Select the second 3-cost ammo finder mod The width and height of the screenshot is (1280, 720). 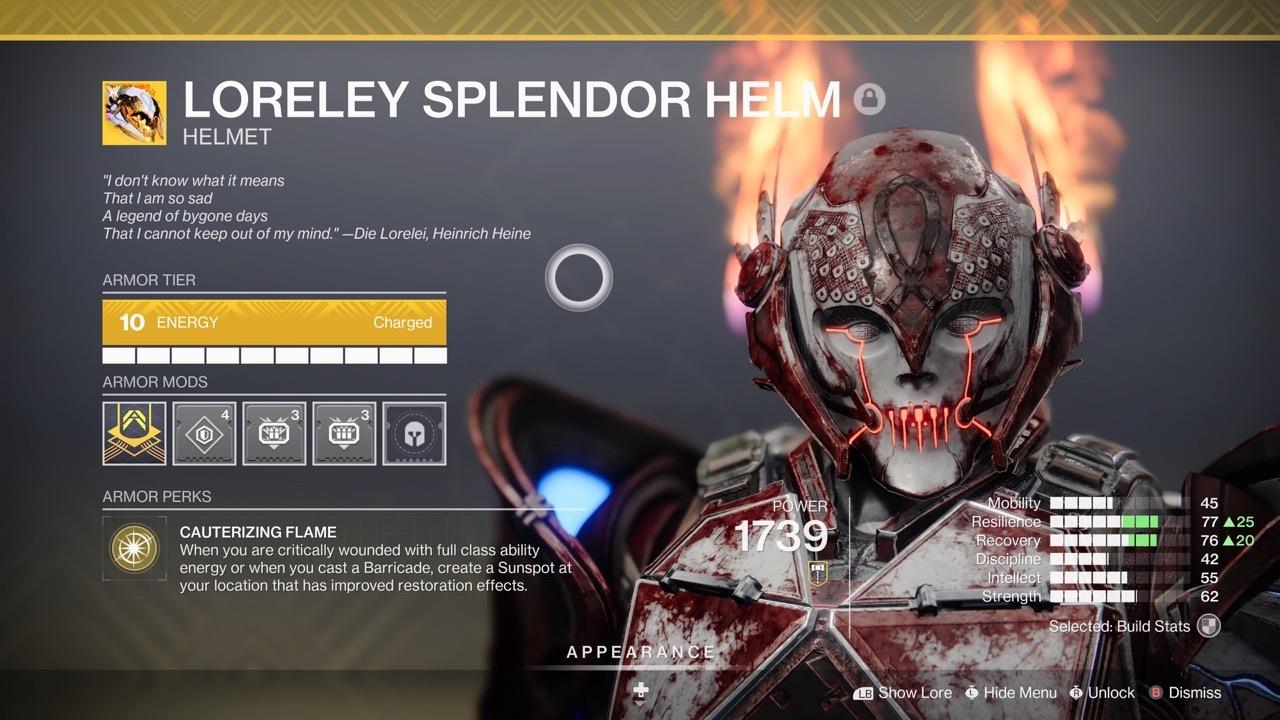(x=345, y=433)
